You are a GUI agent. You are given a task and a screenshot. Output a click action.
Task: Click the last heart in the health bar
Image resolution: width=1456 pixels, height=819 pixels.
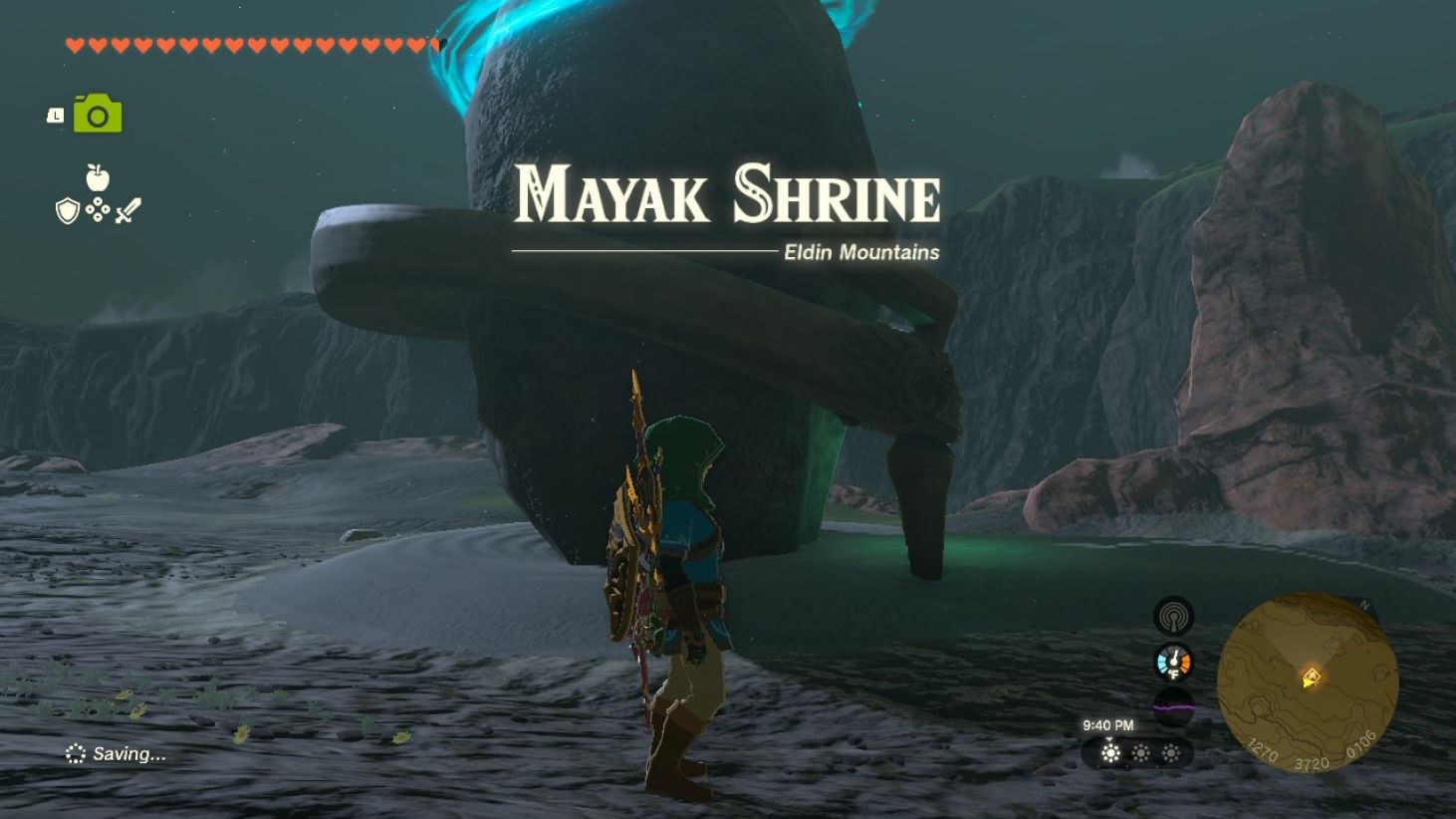click(x=434, y=45)
